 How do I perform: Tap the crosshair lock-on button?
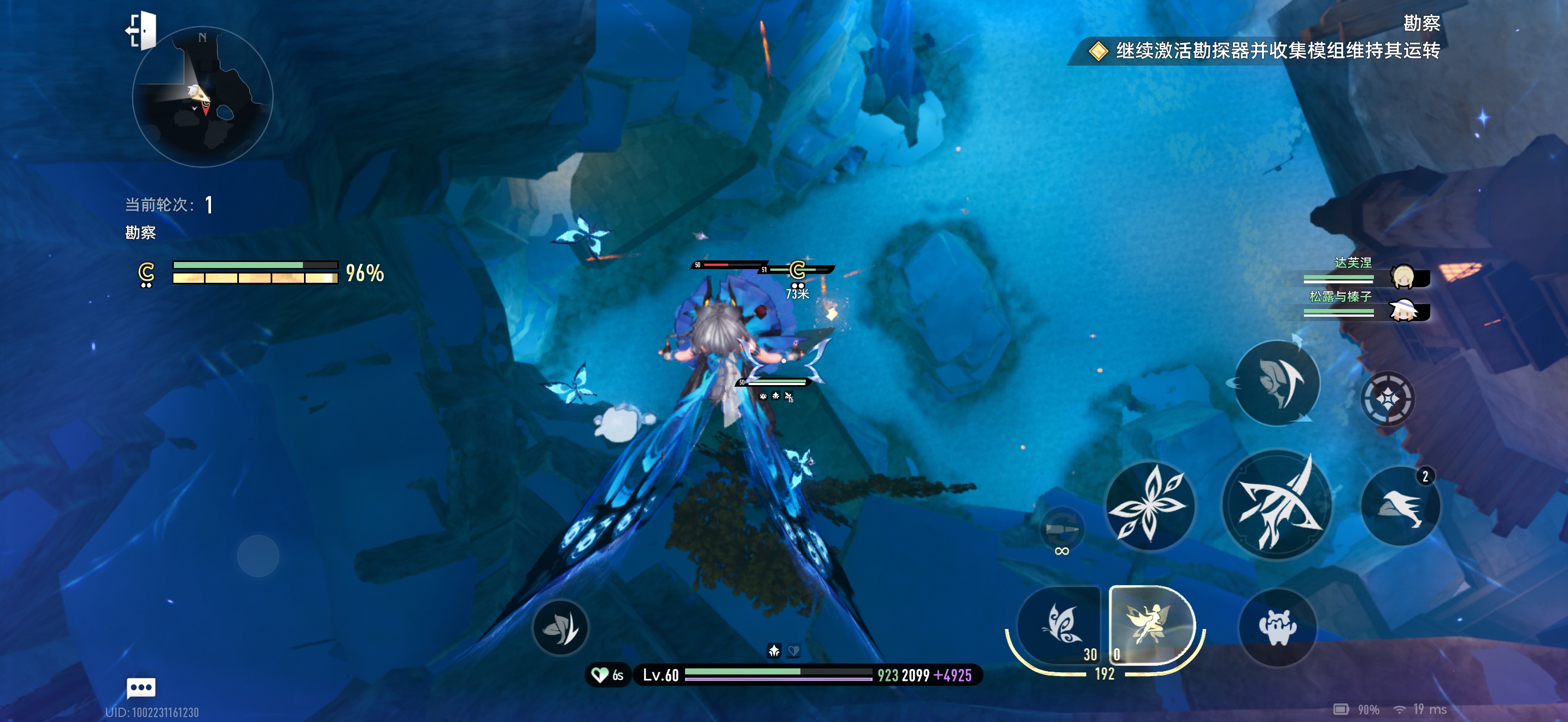coord(1387,399)
